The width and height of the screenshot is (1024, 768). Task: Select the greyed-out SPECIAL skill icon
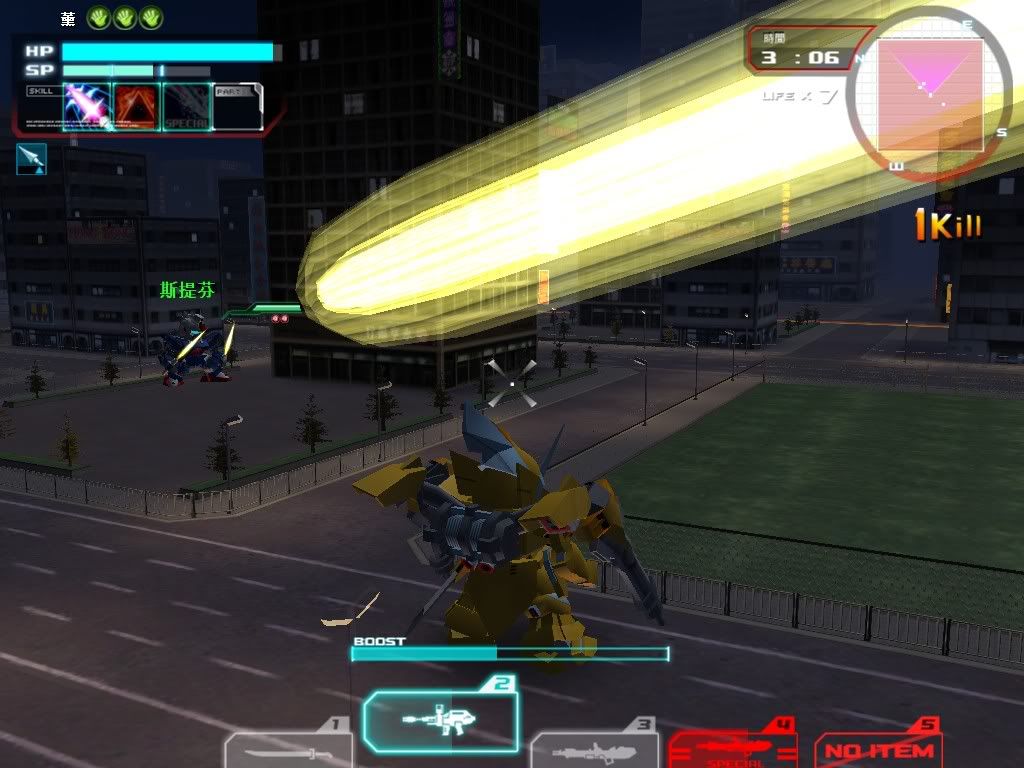(186, 107)
